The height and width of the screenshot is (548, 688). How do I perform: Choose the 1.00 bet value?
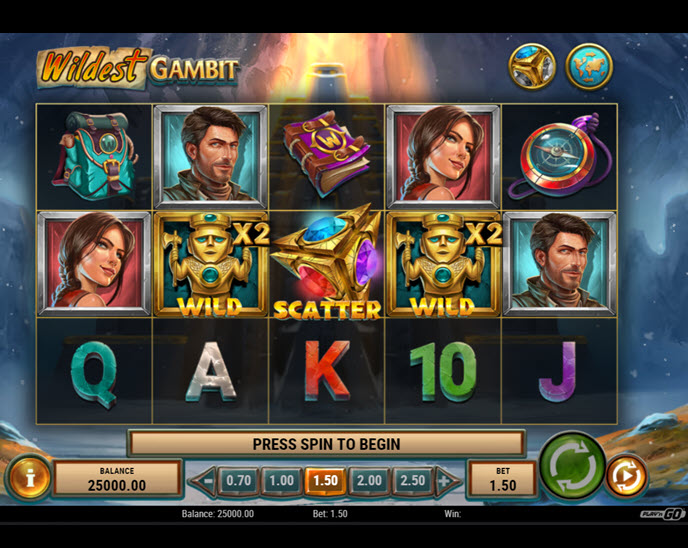pos(282,480)
